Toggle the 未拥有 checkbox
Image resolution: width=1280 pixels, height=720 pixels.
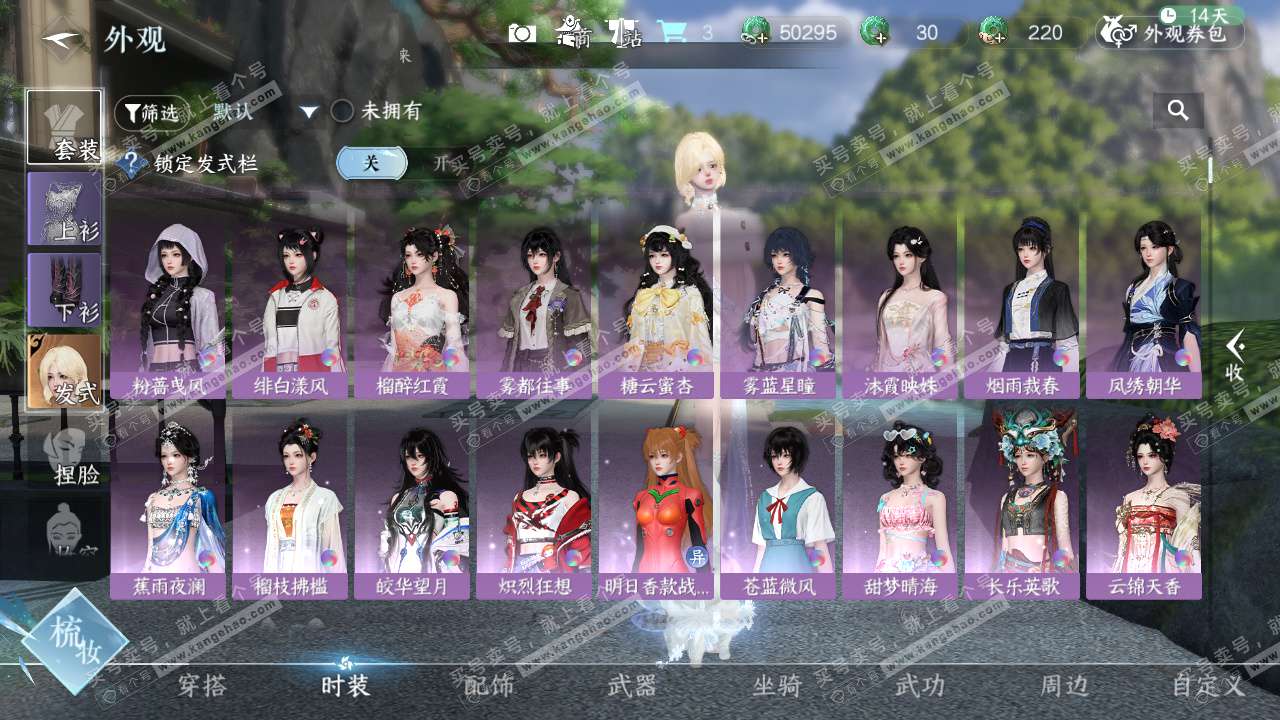(343, 111)
